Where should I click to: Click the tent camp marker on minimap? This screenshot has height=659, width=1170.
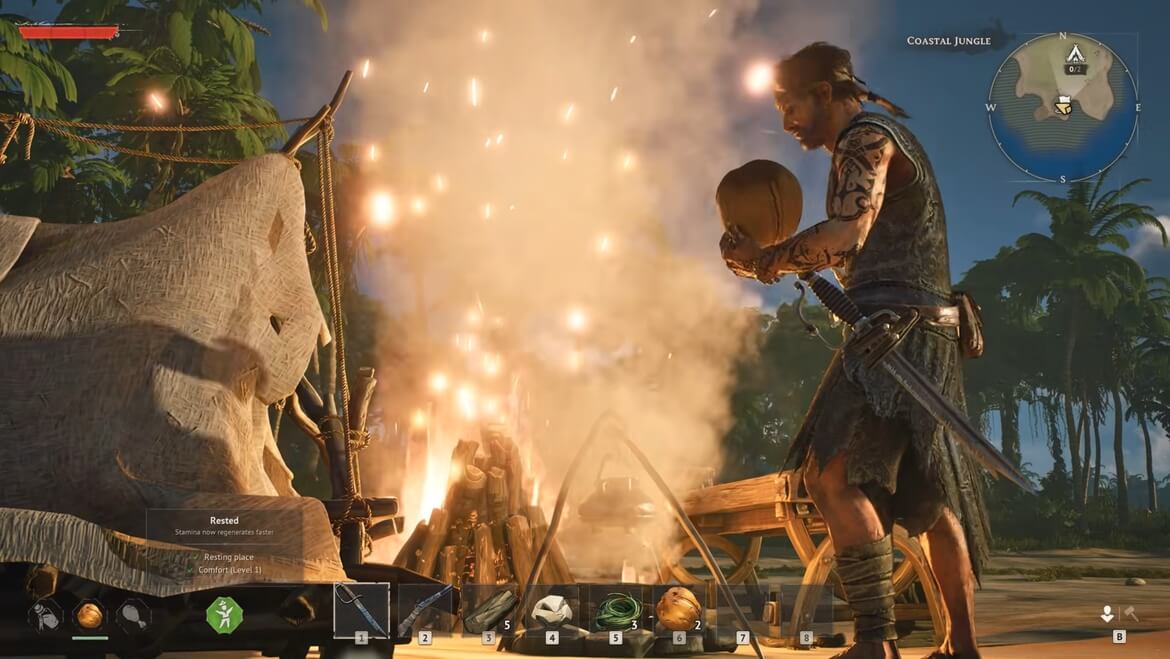tap(1076, 54)
